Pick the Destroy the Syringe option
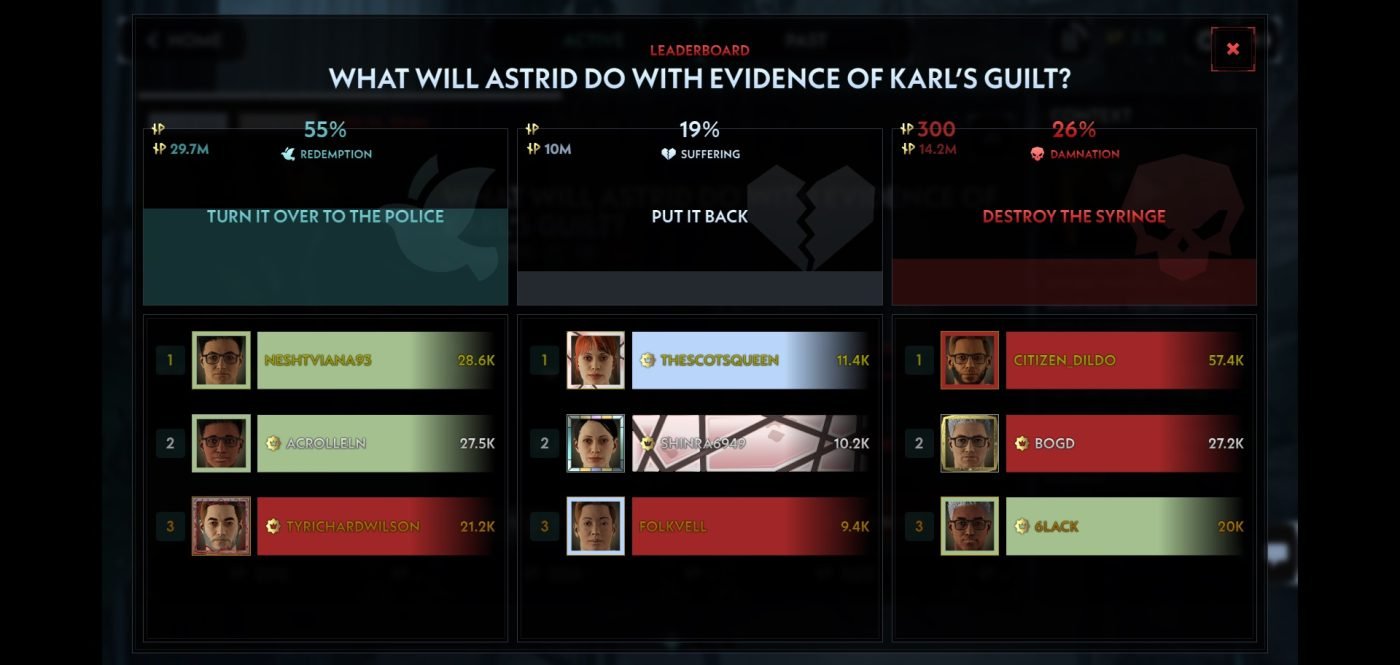The width and height of the screenshot is (1400, 665). tap(1074, 217)
